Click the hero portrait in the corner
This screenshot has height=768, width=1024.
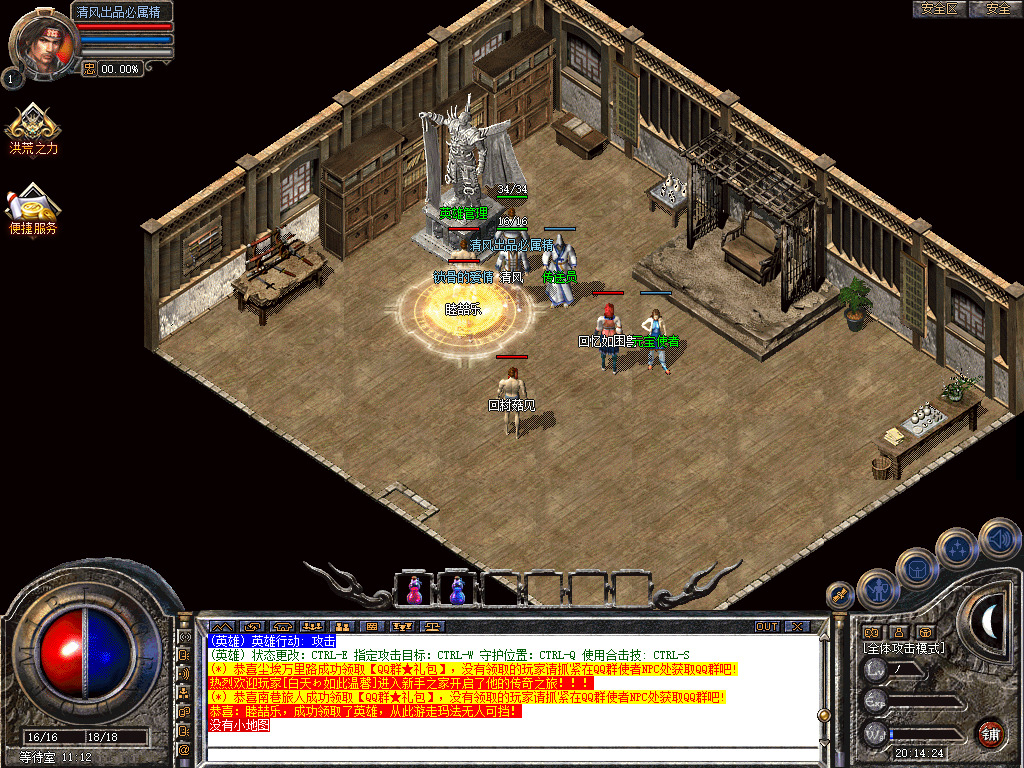[x=41, y=42]
